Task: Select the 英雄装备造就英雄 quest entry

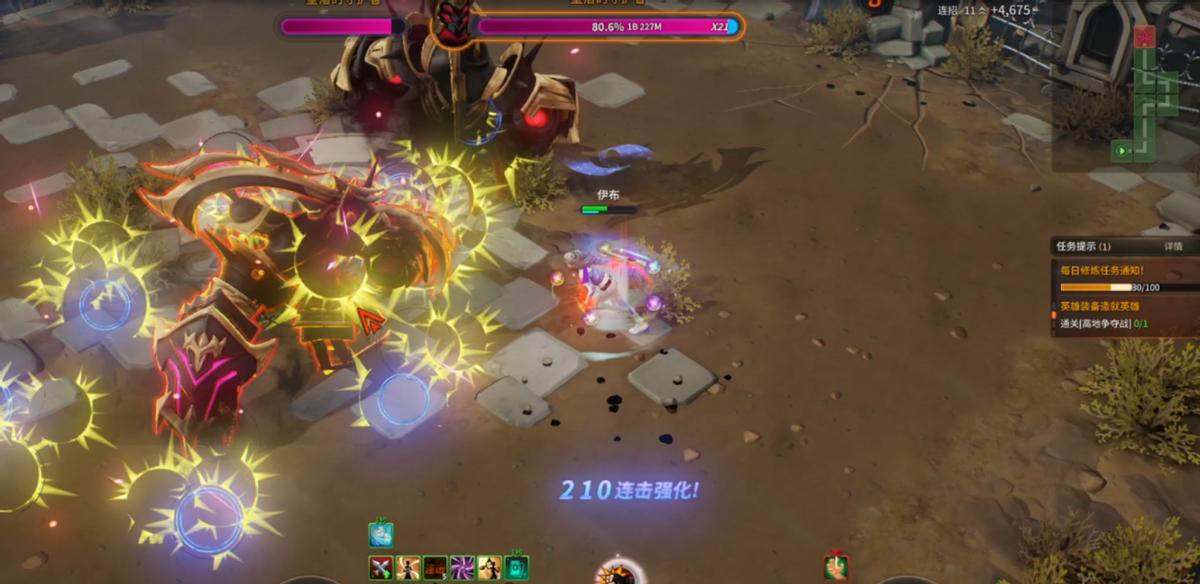Action: (1100, 306)
